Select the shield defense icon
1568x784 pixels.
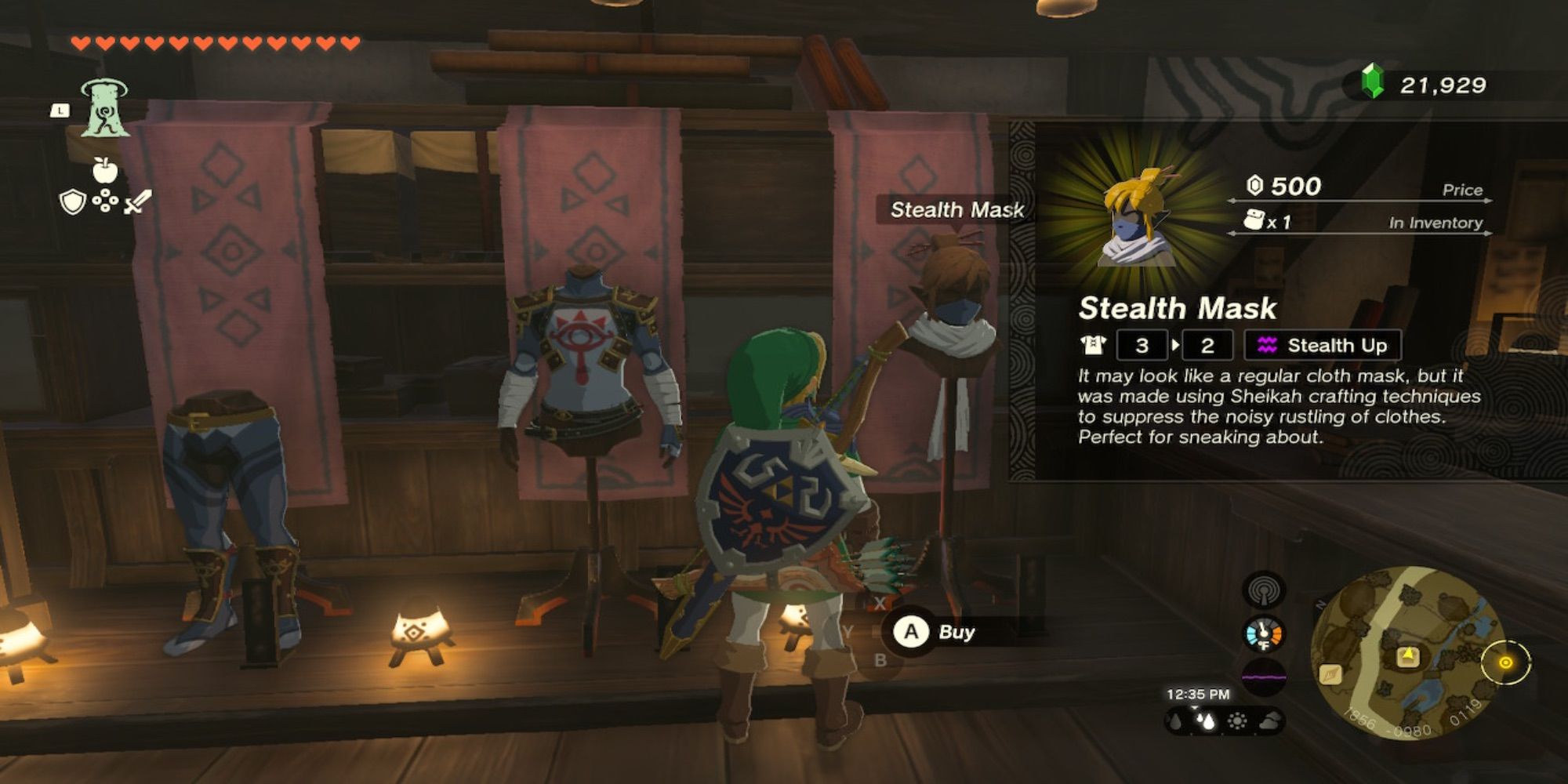(73, 202)
